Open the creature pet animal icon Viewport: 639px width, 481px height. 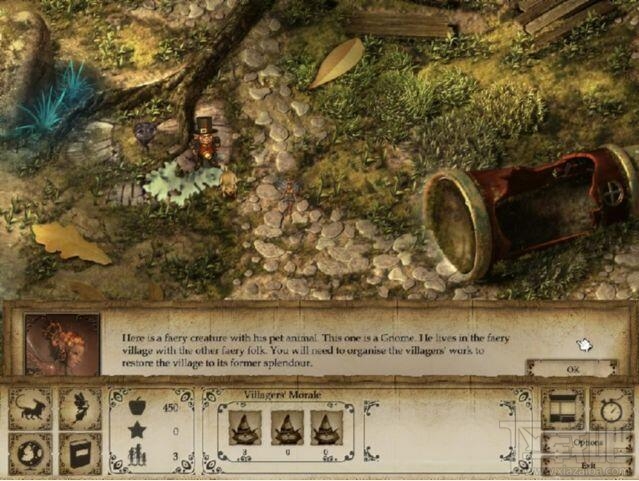click(30, 410)
